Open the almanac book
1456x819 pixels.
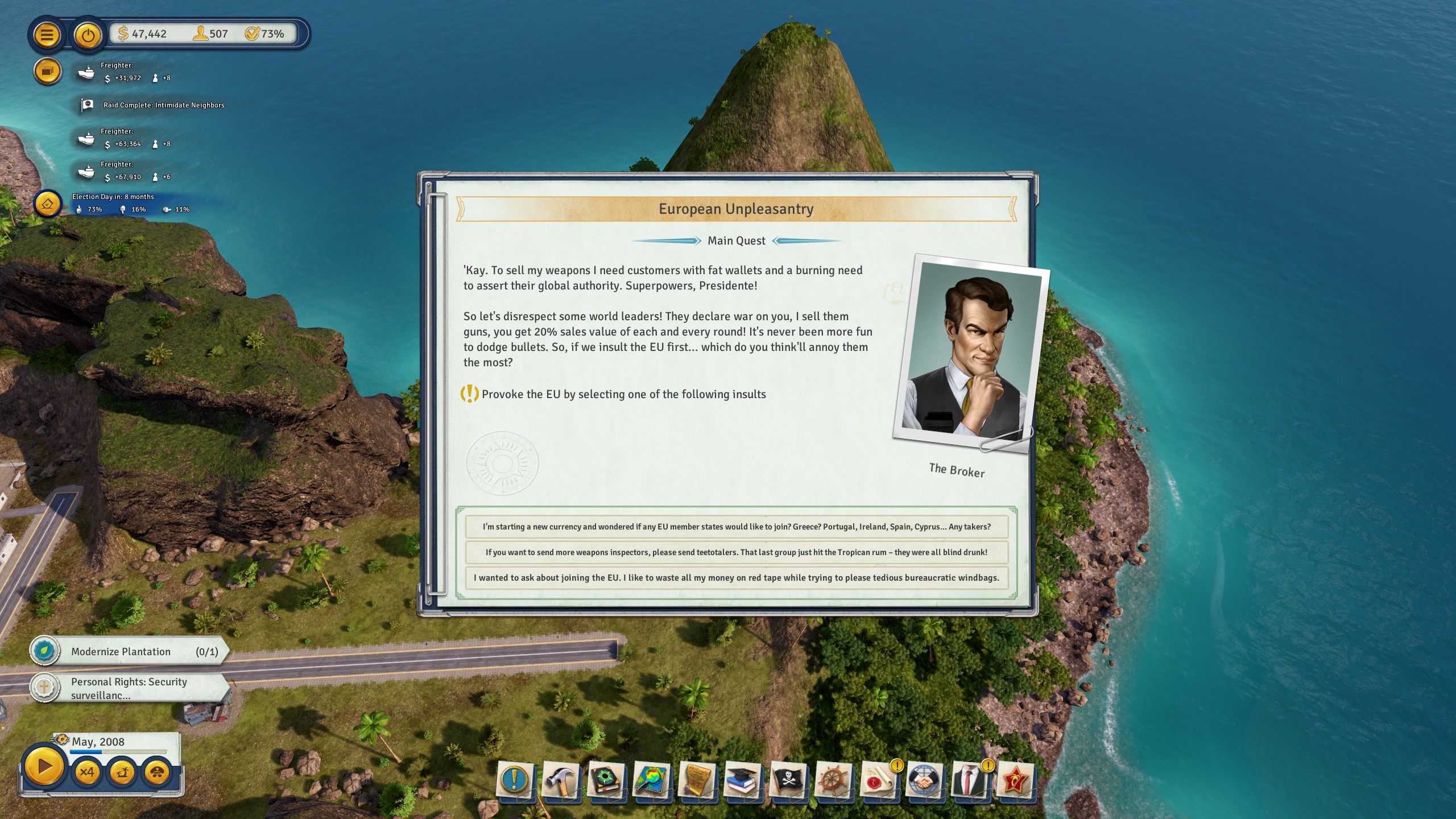pyautogui.click(x=606, y=779)
